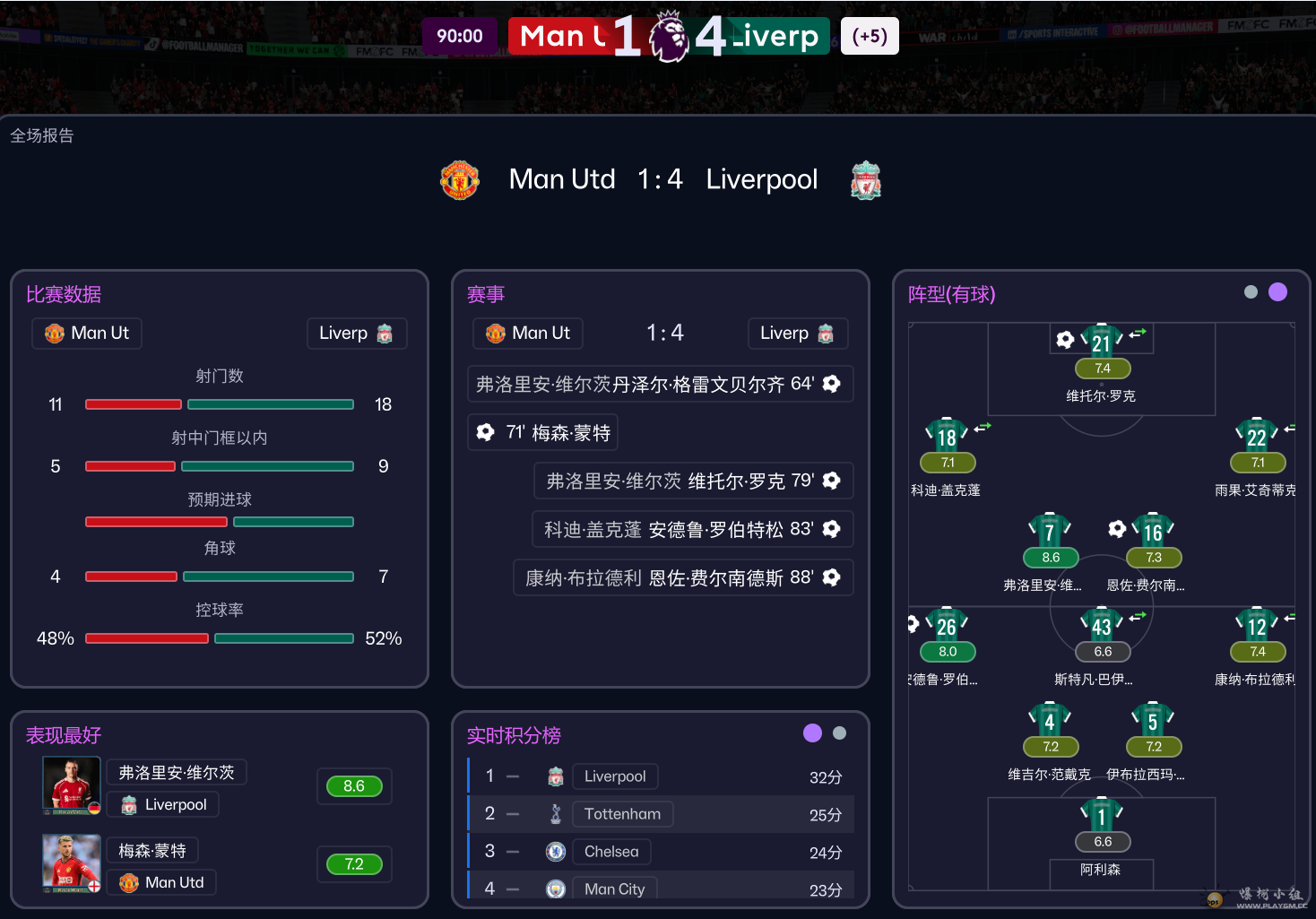Open the 79' 维托尔·罗克 goal event
This screenshot has height=919, width=1316.
point(693,481)
